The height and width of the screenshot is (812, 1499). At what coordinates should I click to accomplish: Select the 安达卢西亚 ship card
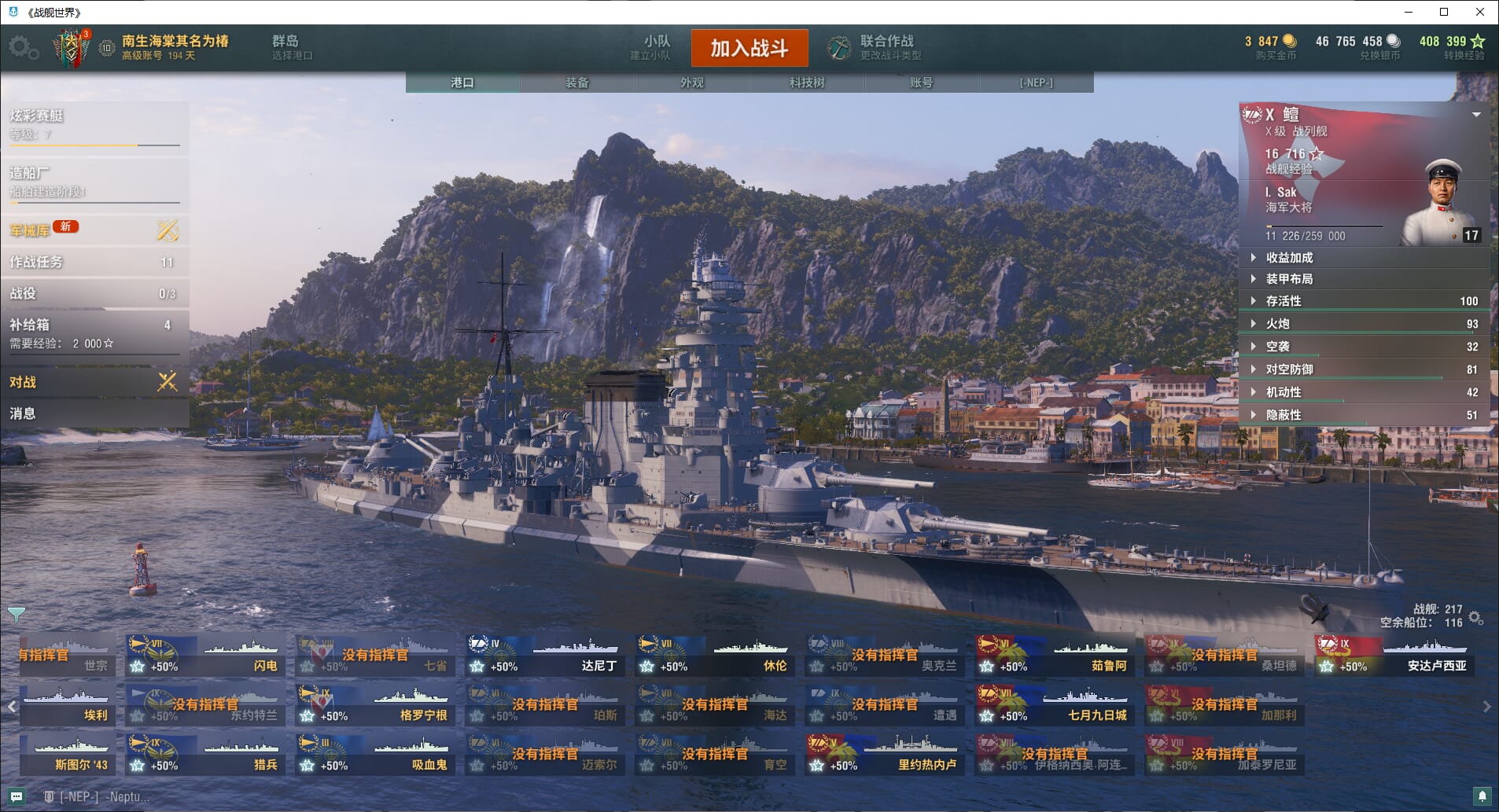[x=1396, y=656]
